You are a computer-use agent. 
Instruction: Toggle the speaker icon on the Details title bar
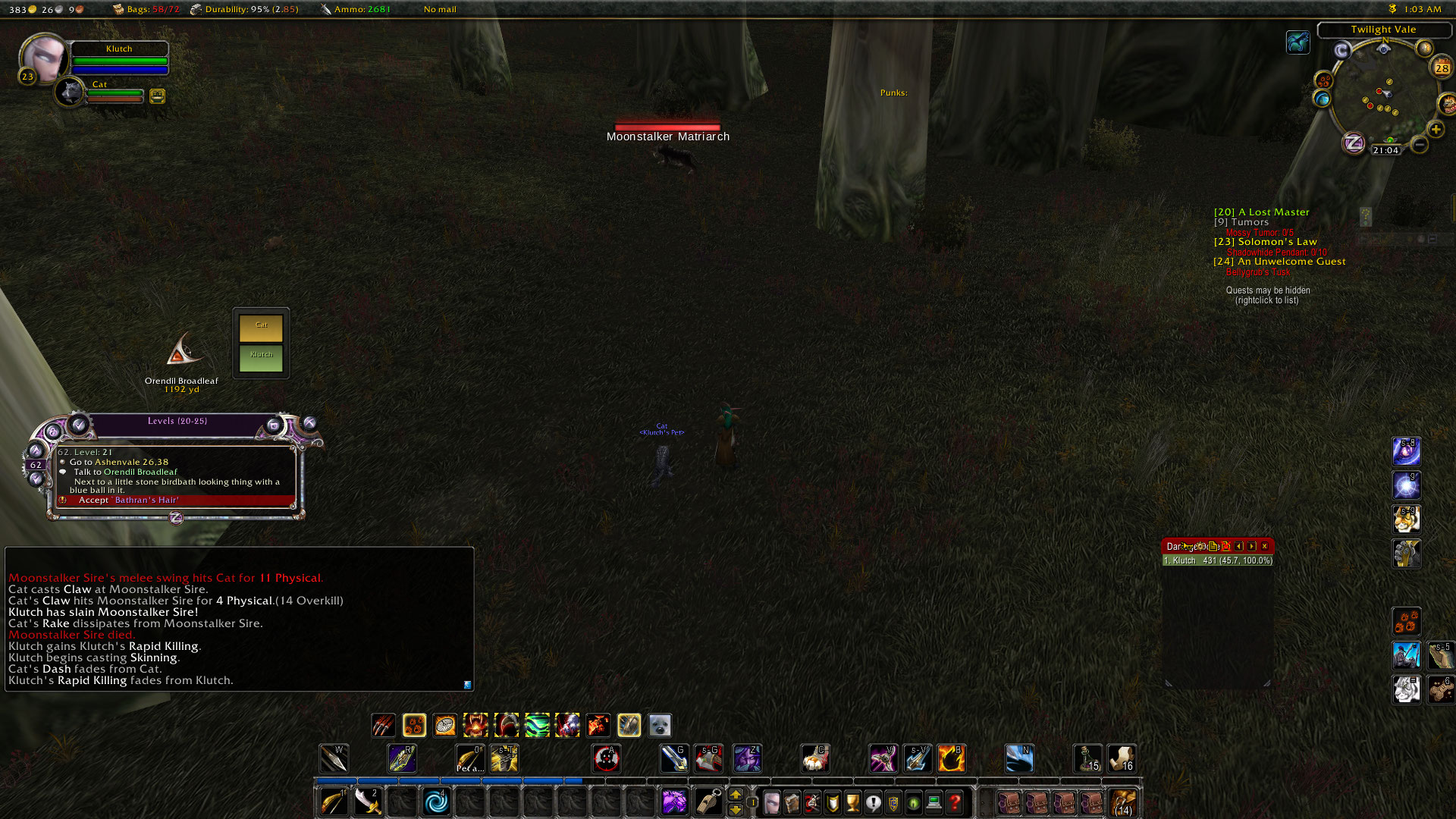(x=1188, y=546)
